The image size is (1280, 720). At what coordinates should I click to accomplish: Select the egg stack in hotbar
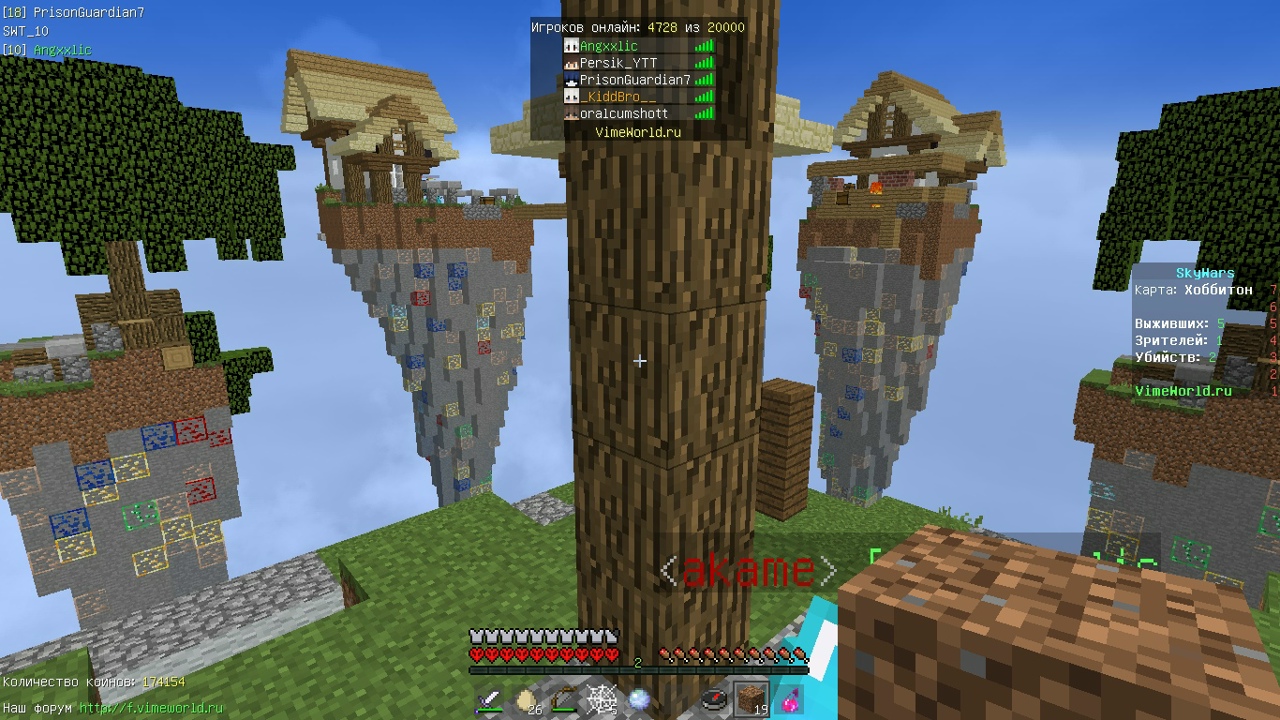527,700
